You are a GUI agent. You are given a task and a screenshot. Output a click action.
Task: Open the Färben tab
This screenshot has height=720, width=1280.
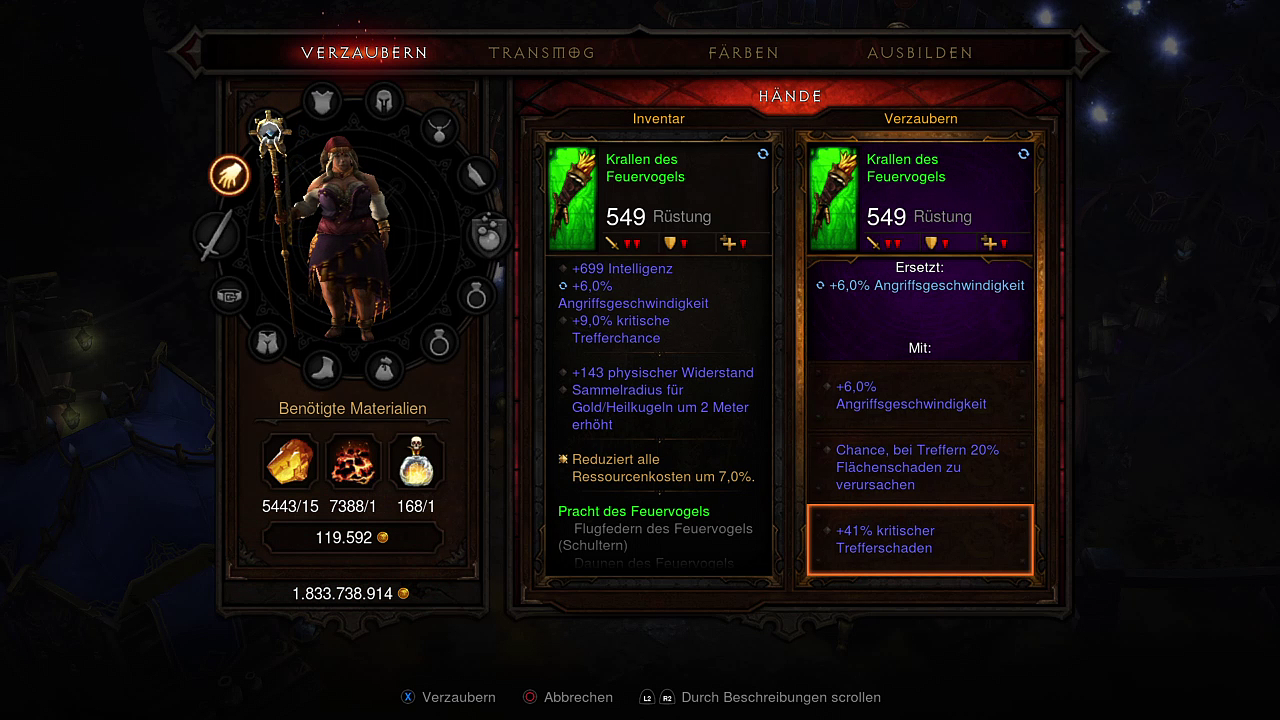point(743,53)
